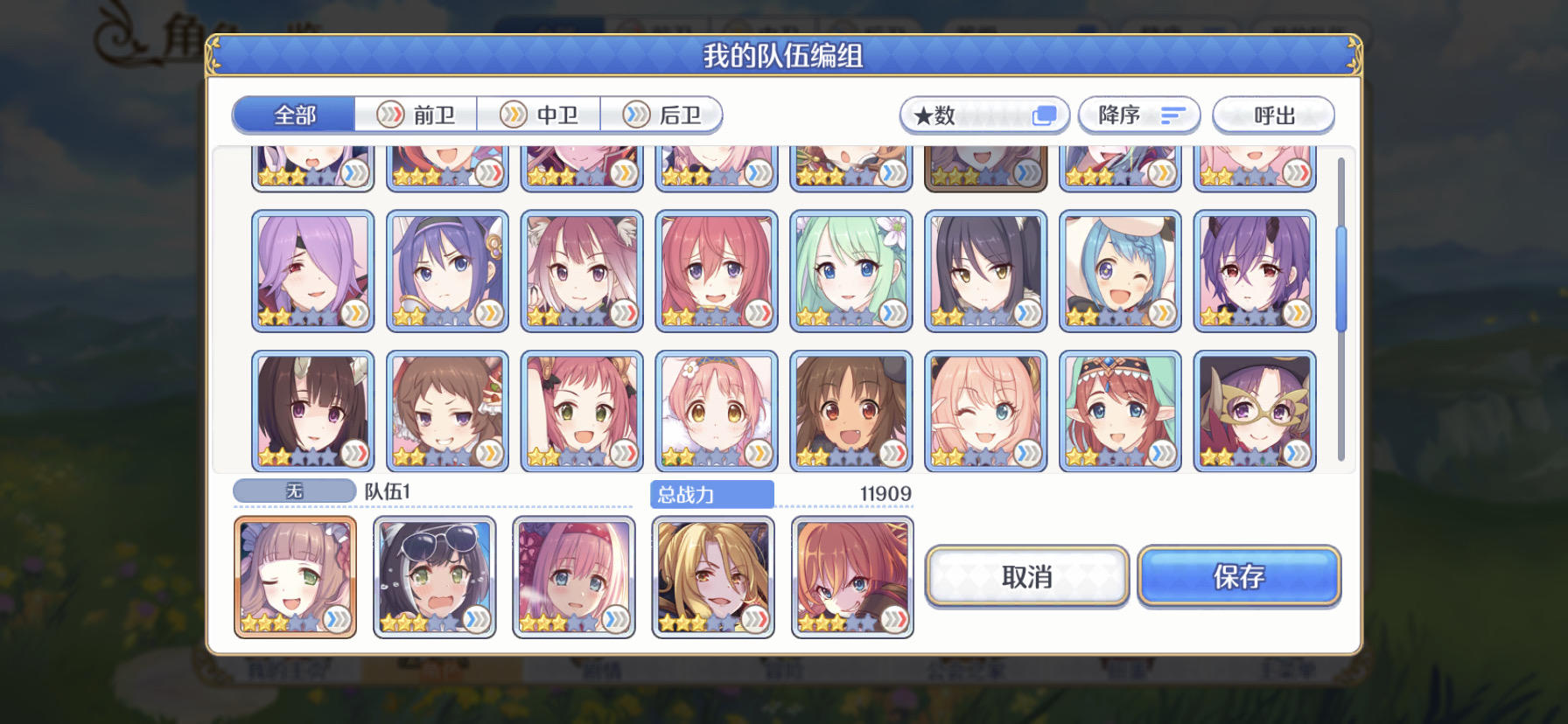Toggle the 无 badge next to 队伍1
Screen dimensions: 1568x724
292,491
